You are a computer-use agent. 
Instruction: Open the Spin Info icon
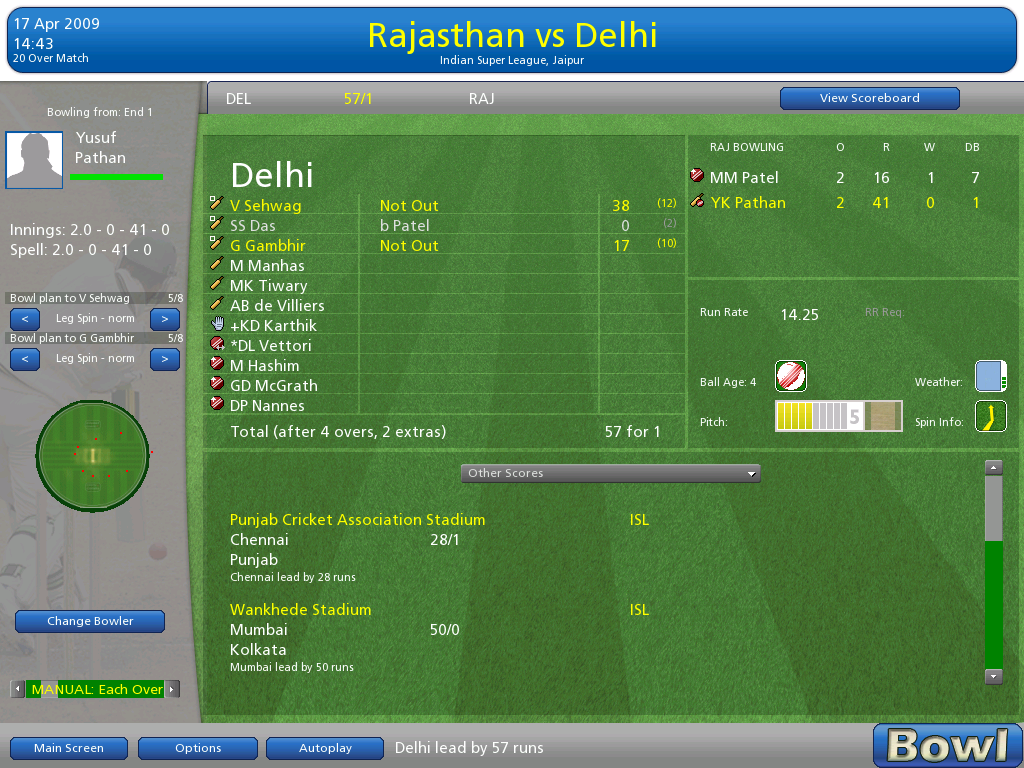(990, 416)
